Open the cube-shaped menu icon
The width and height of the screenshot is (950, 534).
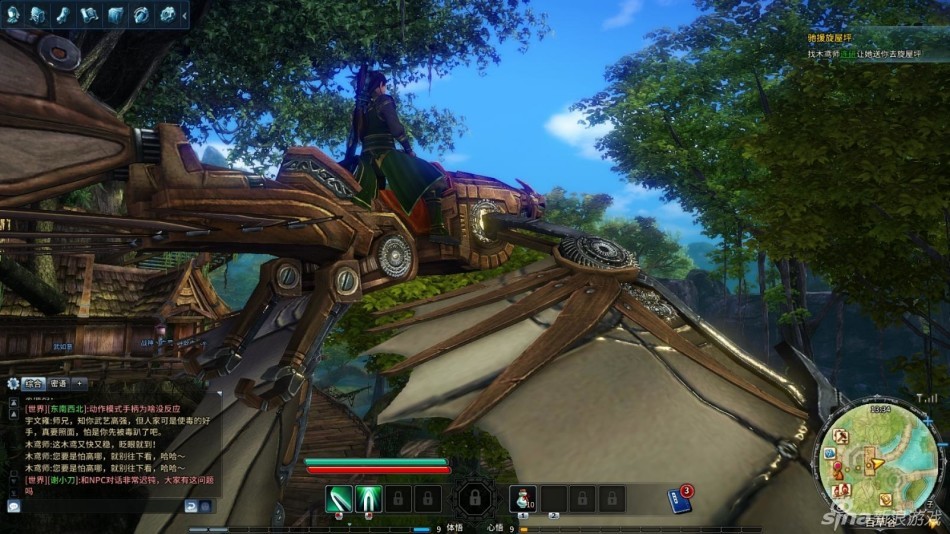115,14
